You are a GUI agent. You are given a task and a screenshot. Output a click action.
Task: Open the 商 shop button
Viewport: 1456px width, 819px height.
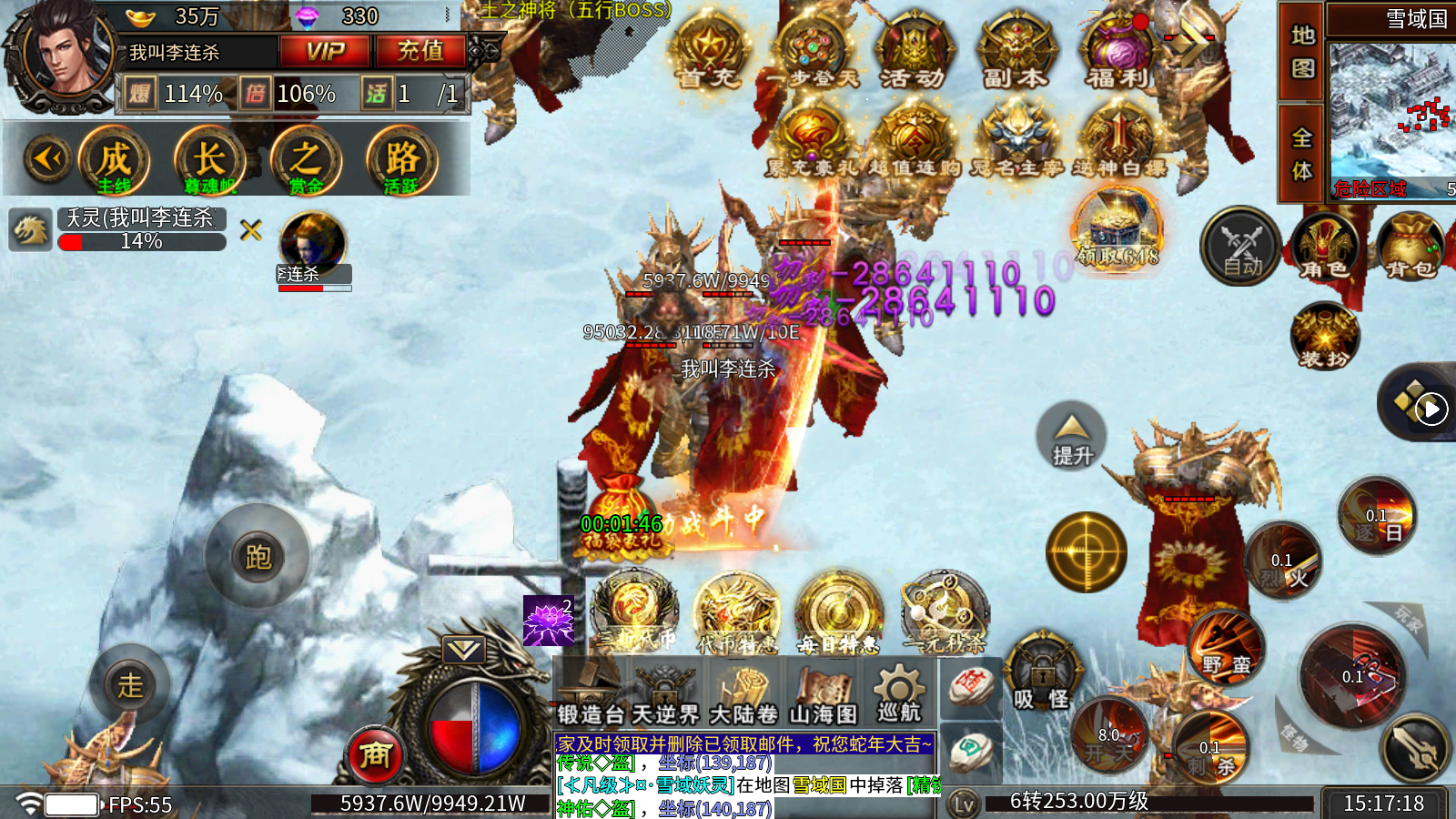(375, 754)
